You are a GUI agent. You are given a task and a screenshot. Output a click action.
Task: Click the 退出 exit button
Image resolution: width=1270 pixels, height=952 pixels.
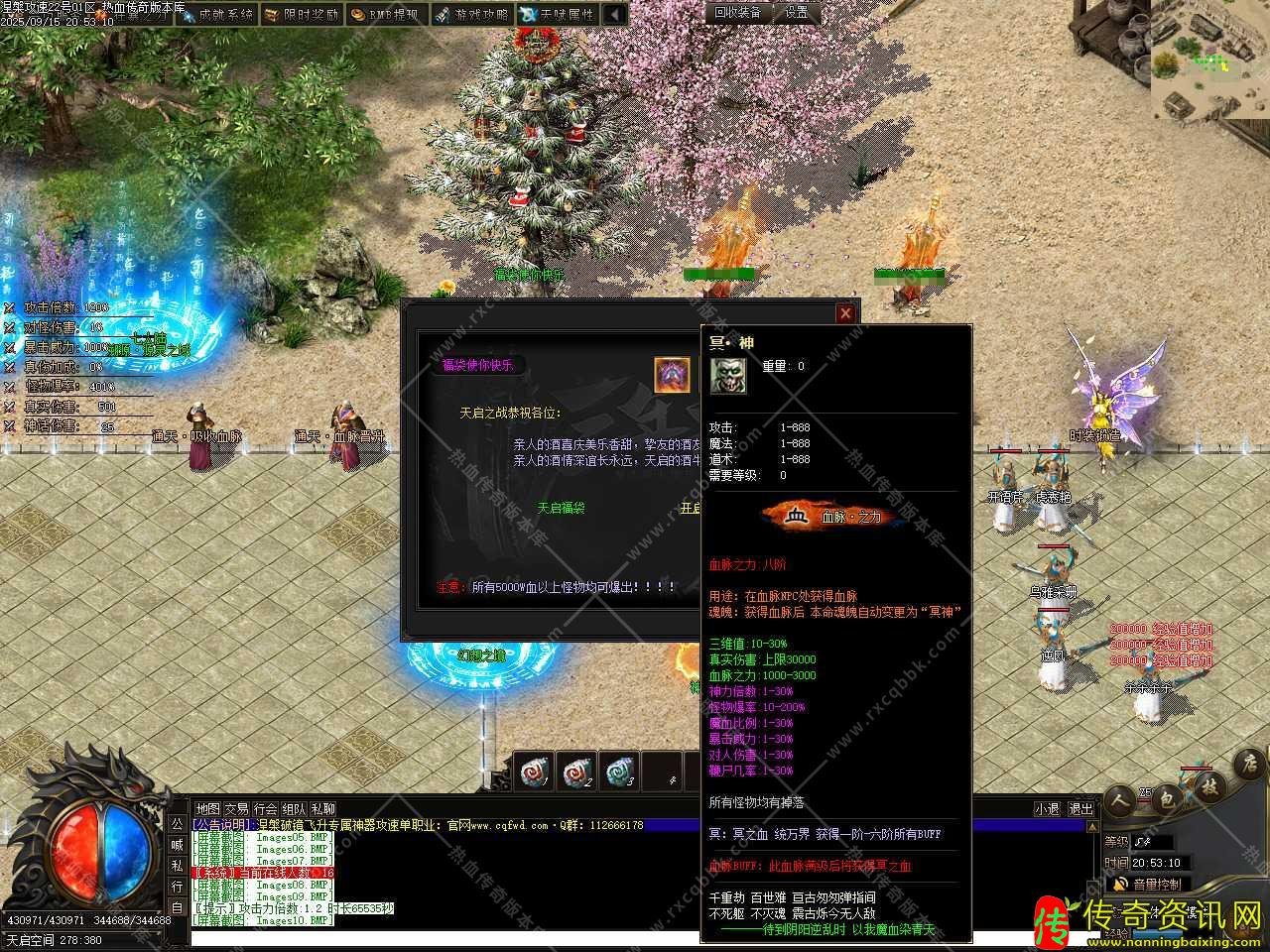pyautogui.click(x=1080, y=808)
